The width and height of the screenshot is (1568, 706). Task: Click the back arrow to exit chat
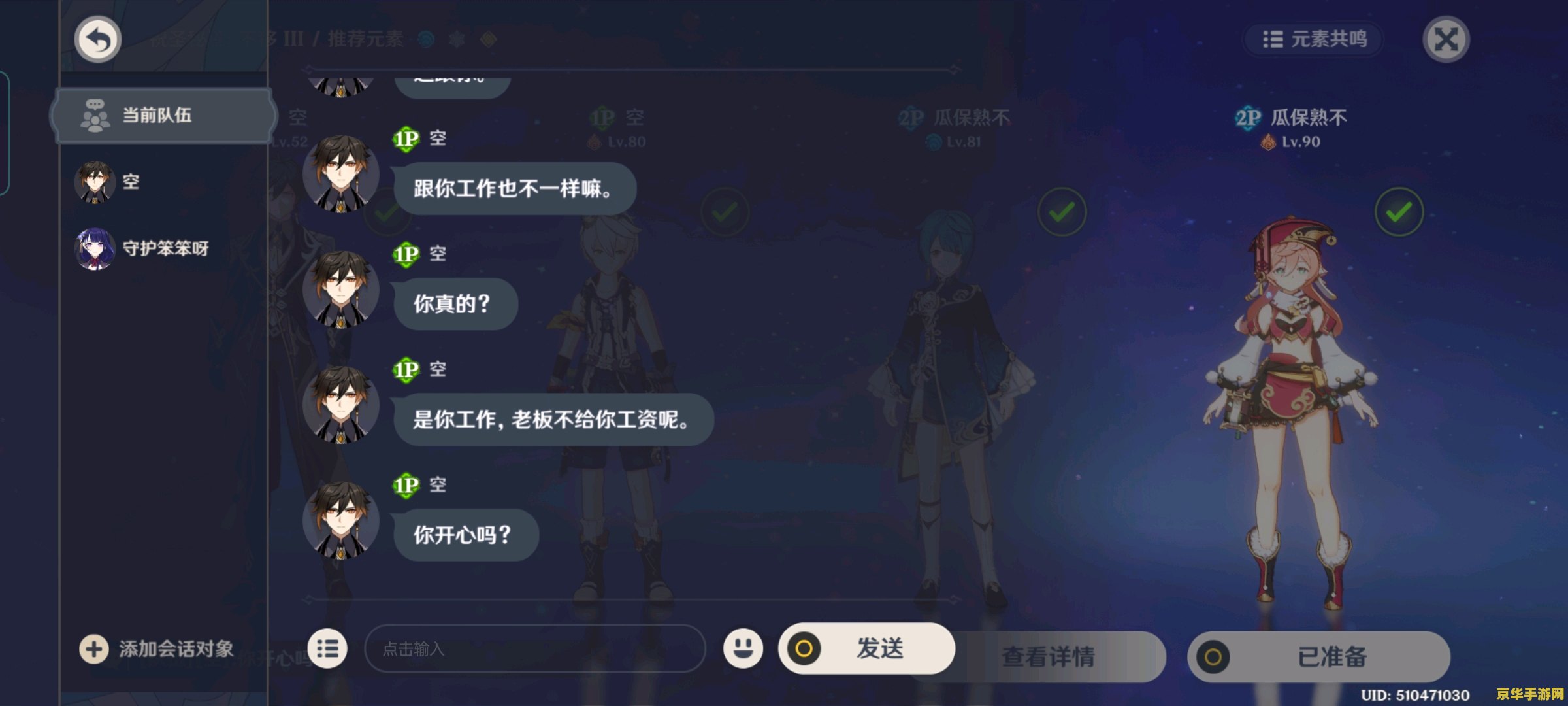click(97, 39)
